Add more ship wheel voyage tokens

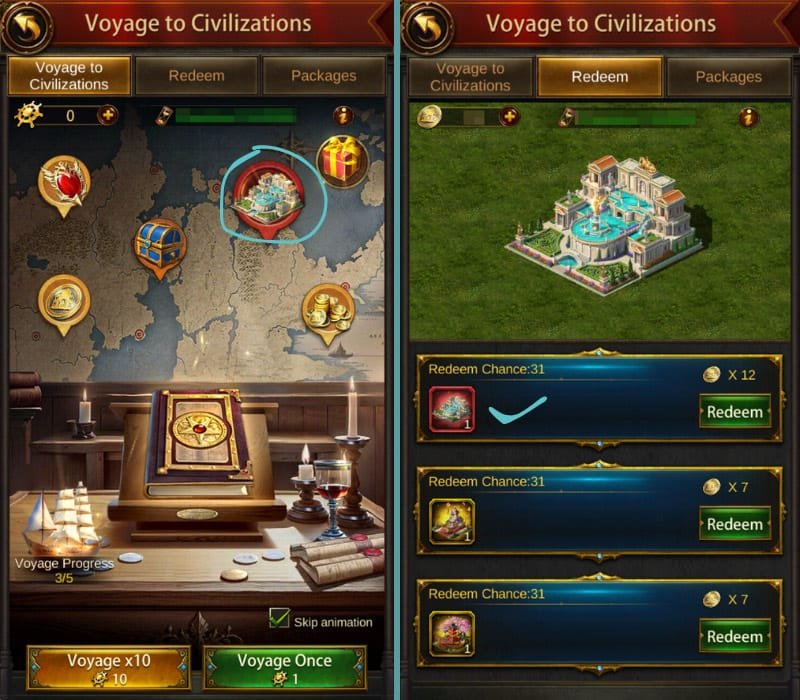(x=107, y=115)
